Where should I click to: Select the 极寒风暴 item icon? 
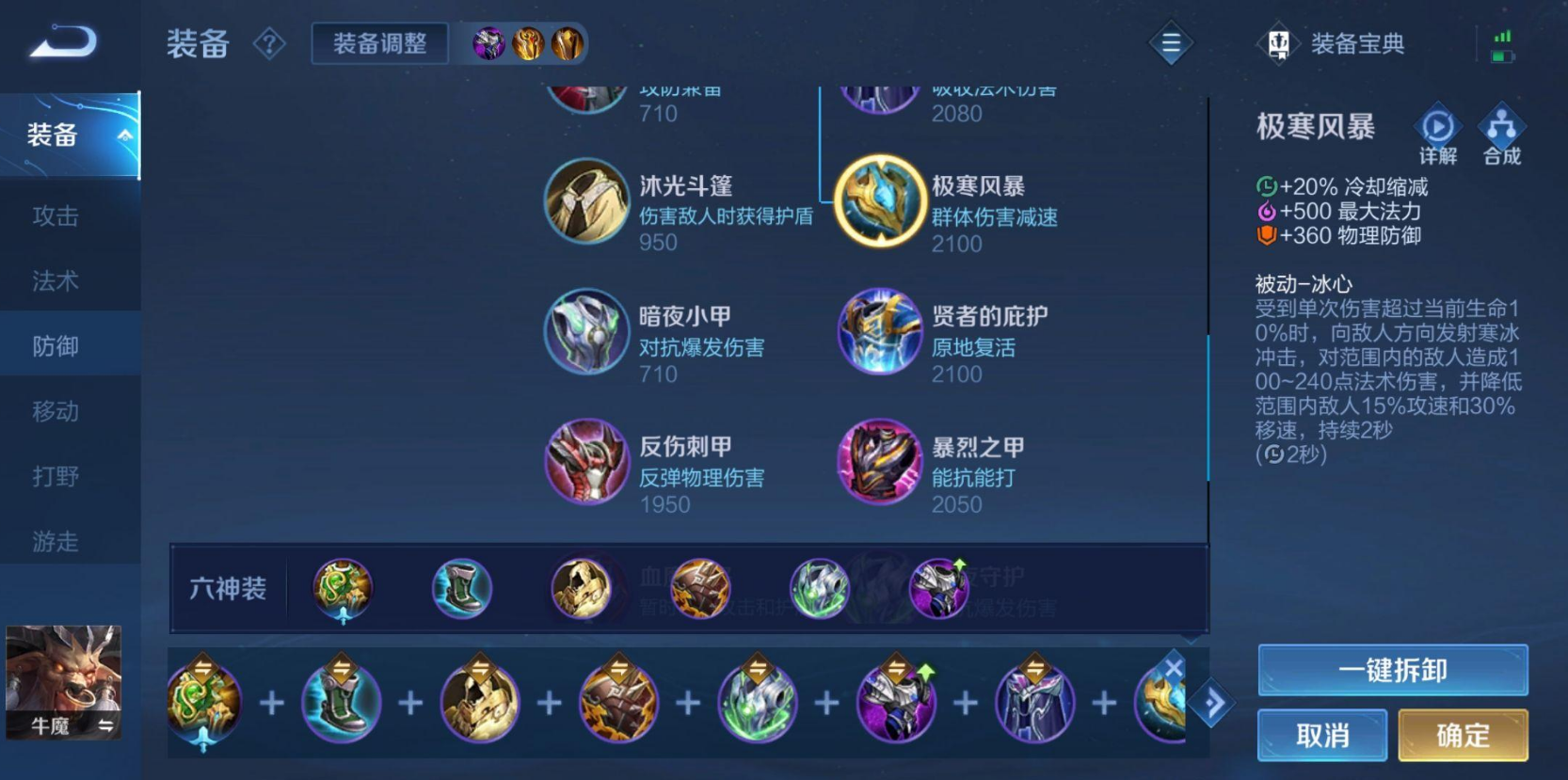click(879, 201)
